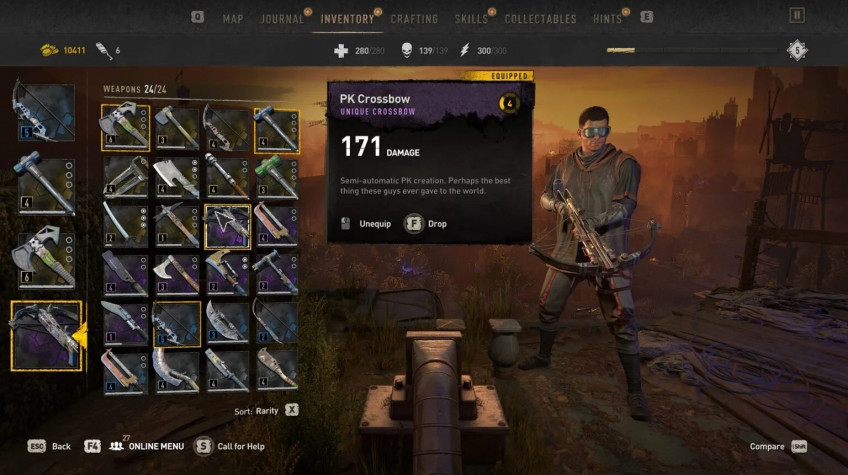
Task: Open the Skills tab
Action: [x=471, y=19]
